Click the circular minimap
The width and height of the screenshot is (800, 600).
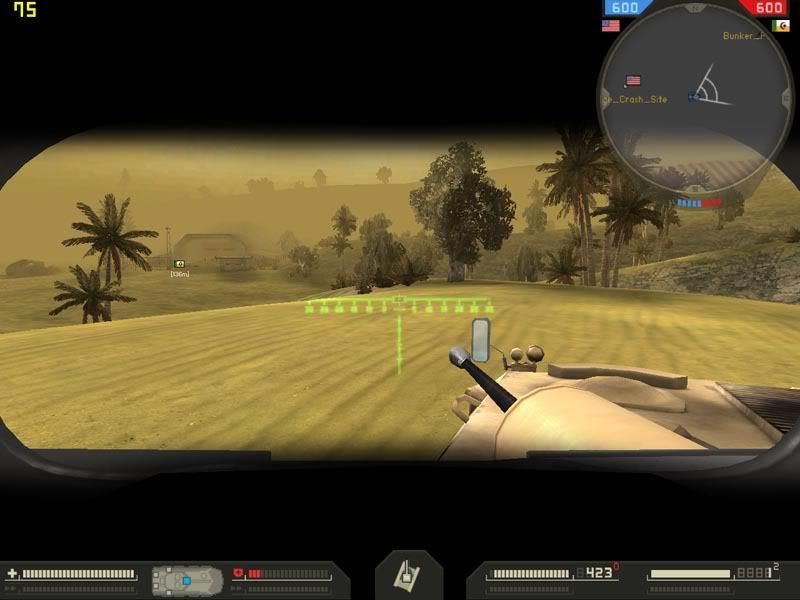[691, 100]
